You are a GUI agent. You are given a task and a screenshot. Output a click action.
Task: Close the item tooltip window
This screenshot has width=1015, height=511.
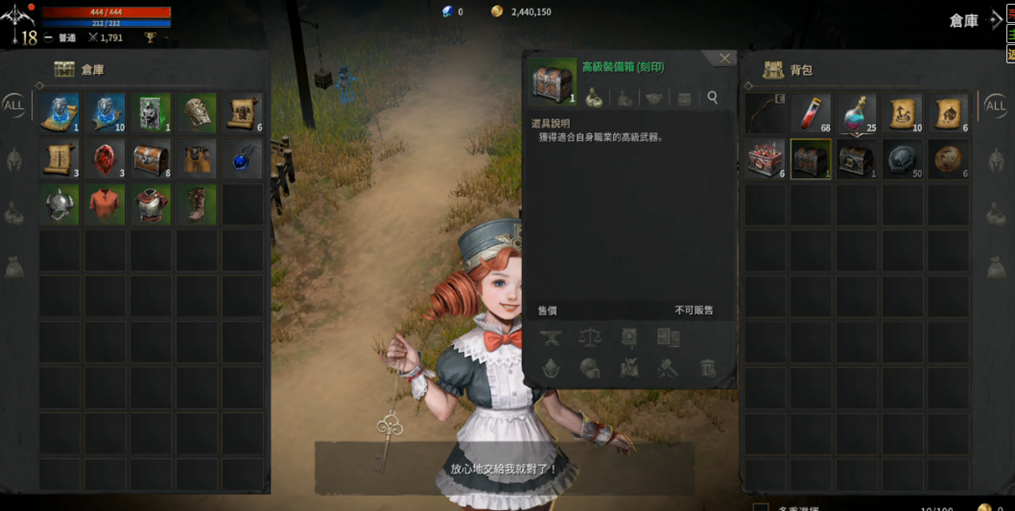click(x=725, y=59)
